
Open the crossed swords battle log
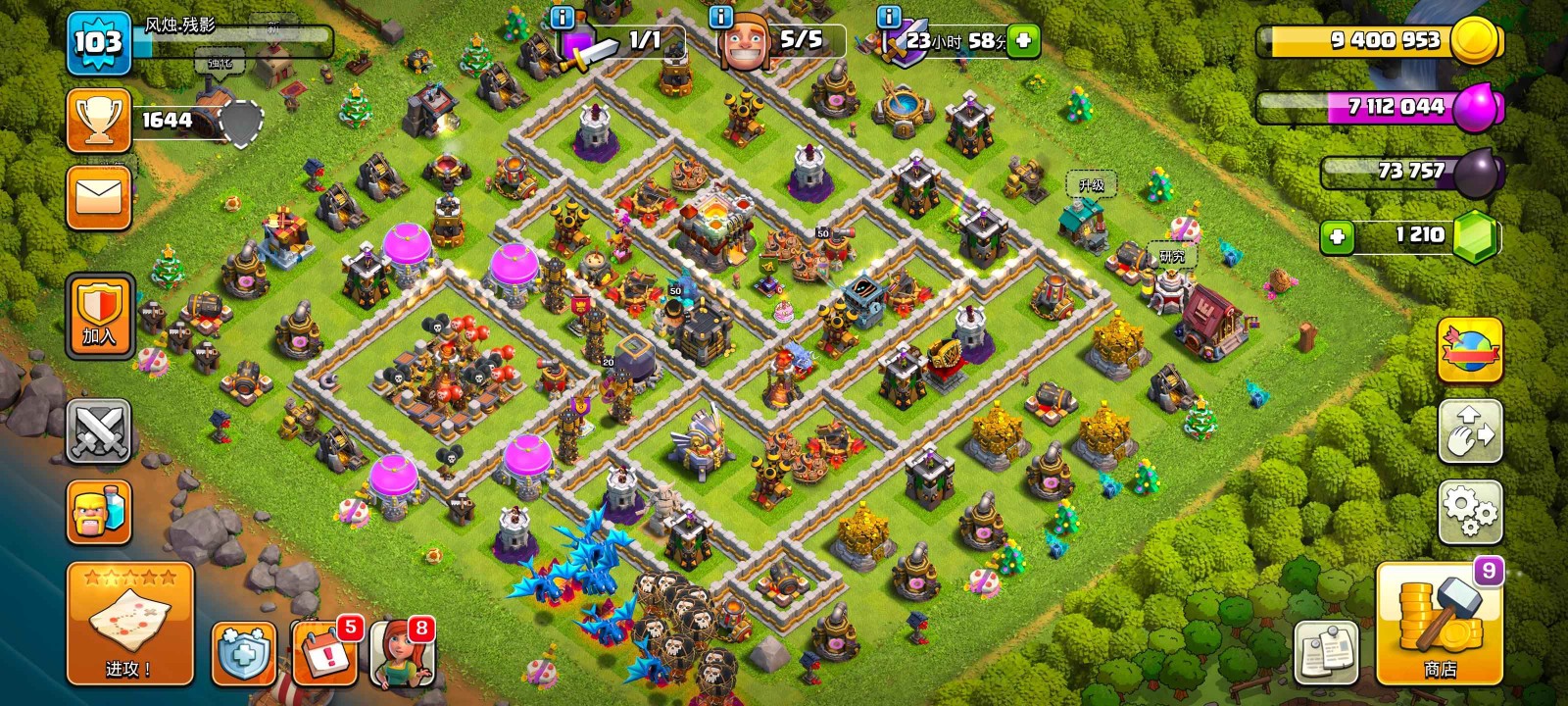[99, 430]
